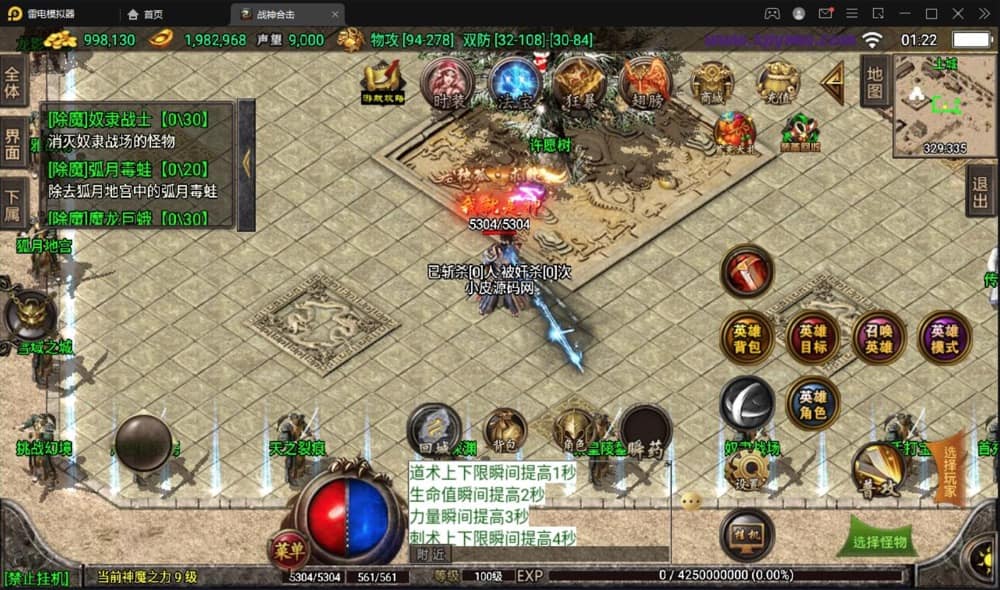
Task: Toggle the 英雄模式 hero mode button
Action: (x=944, y=338)
